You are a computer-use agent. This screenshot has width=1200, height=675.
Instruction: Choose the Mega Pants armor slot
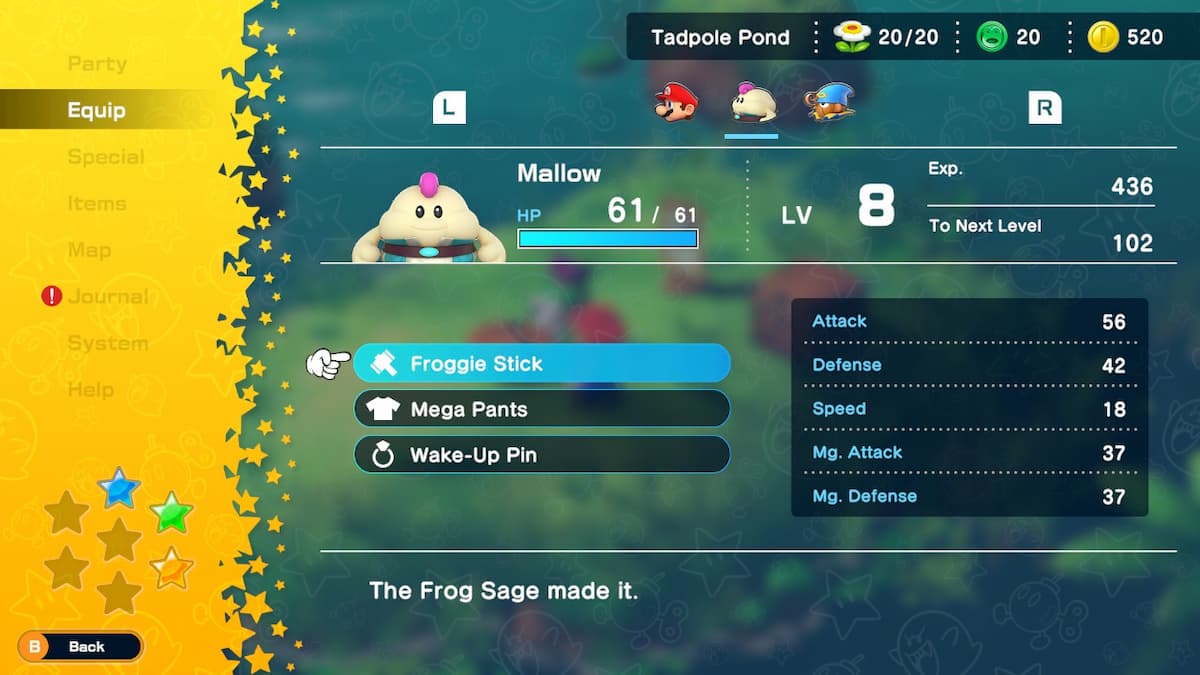pyautogui.click(x=541, y=409)
